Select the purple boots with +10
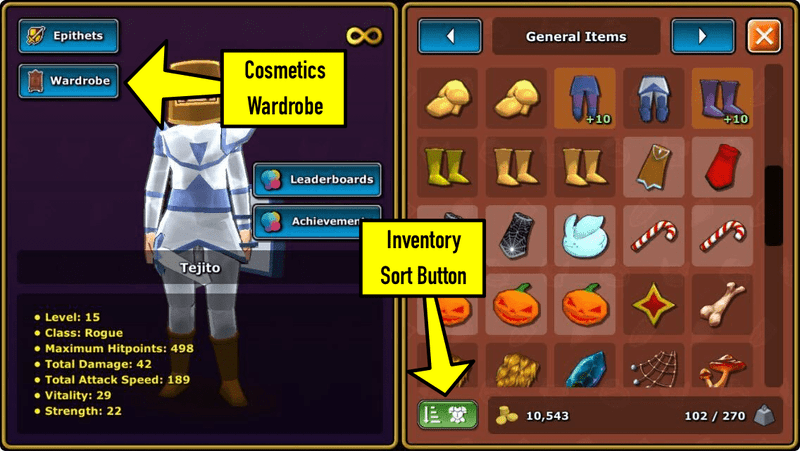 coord(722,98)
